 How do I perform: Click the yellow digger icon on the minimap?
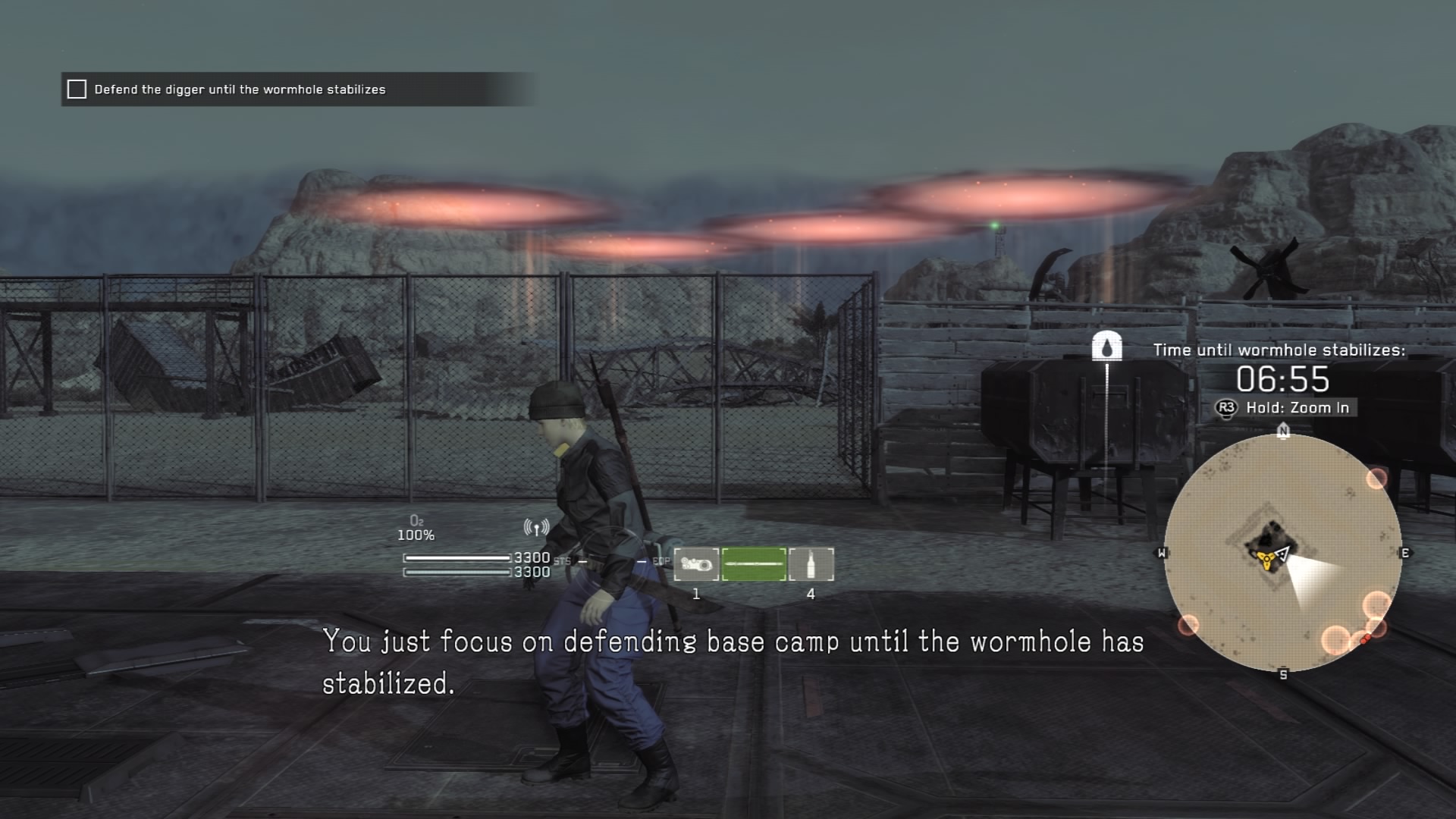click(x=1264, y=559)
